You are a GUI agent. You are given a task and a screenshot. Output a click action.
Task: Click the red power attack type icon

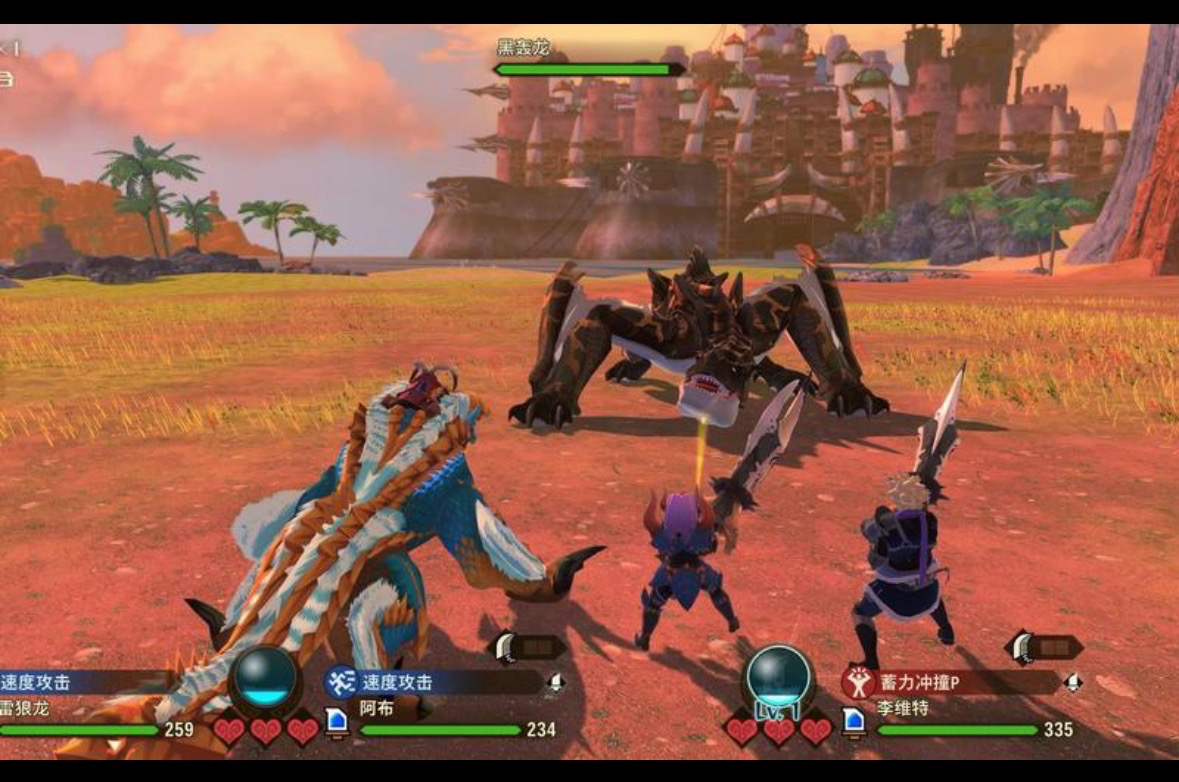click(858, 682)
